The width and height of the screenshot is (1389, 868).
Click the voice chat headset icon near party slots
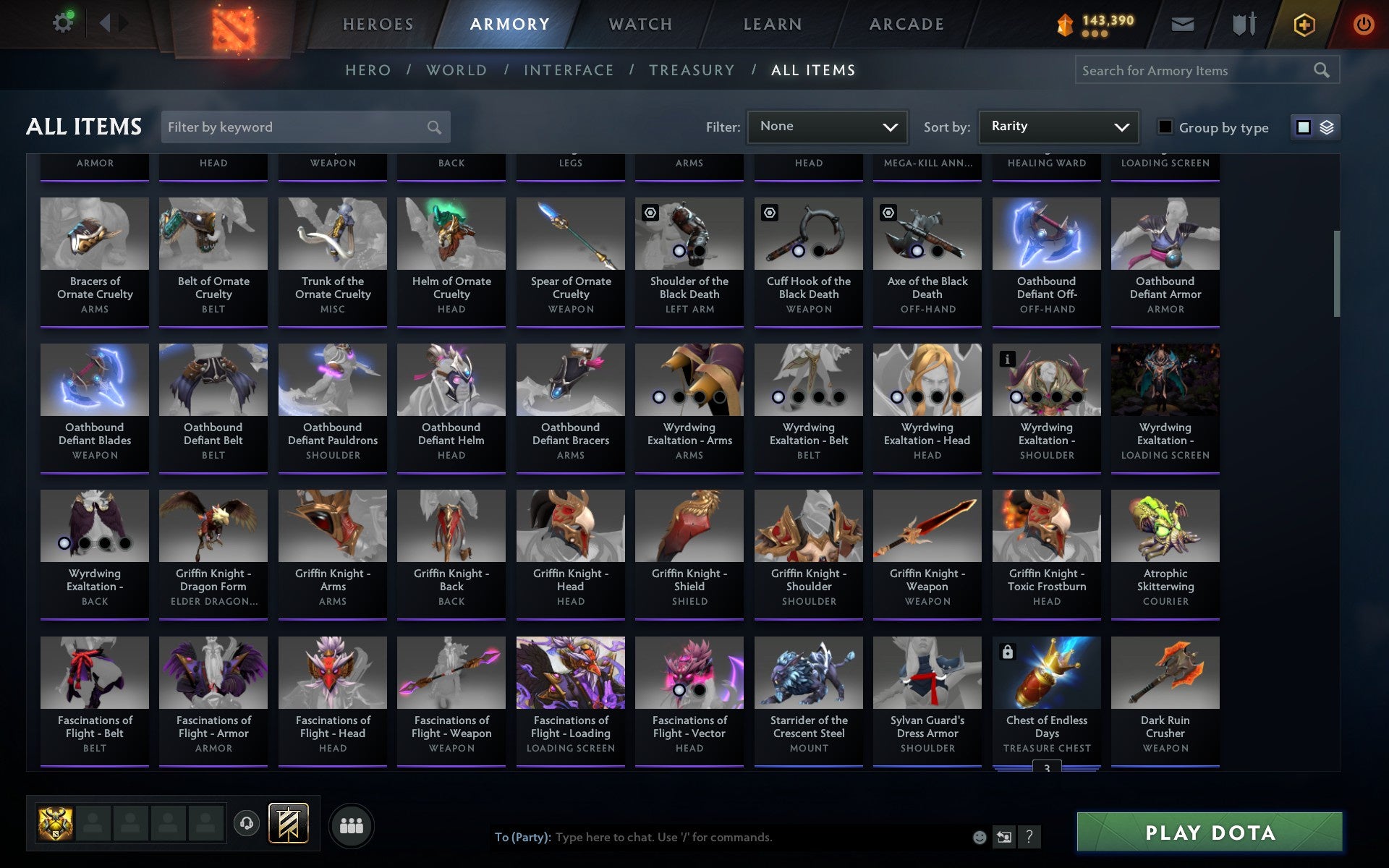[245, 822]
